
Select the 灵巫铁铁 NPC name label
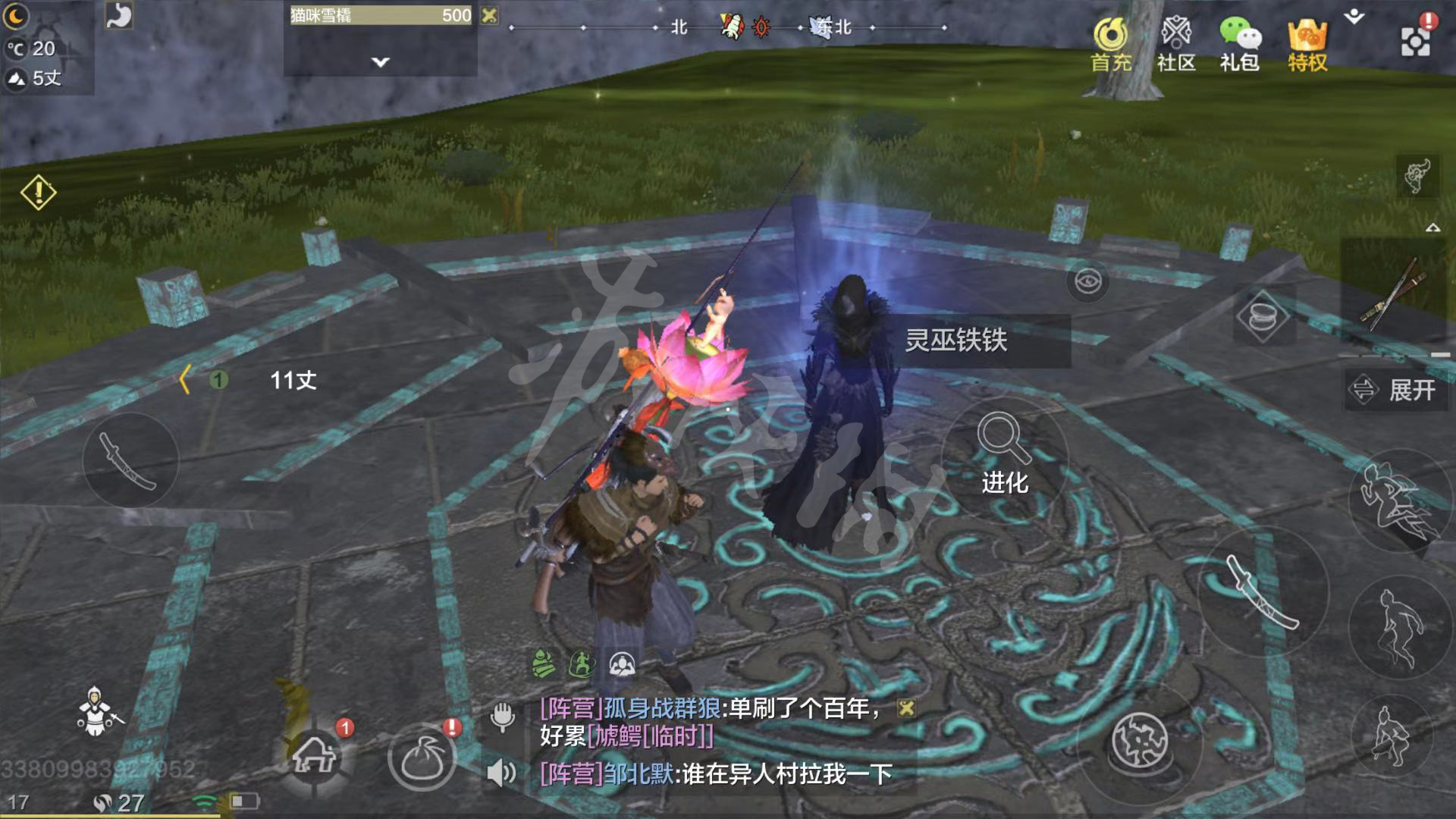(x=956, y=340)
